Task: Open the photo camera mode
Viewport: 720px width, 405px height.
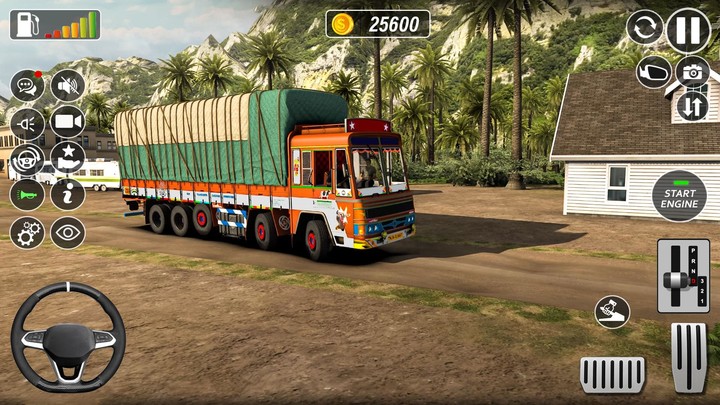Action: [692, 71]
